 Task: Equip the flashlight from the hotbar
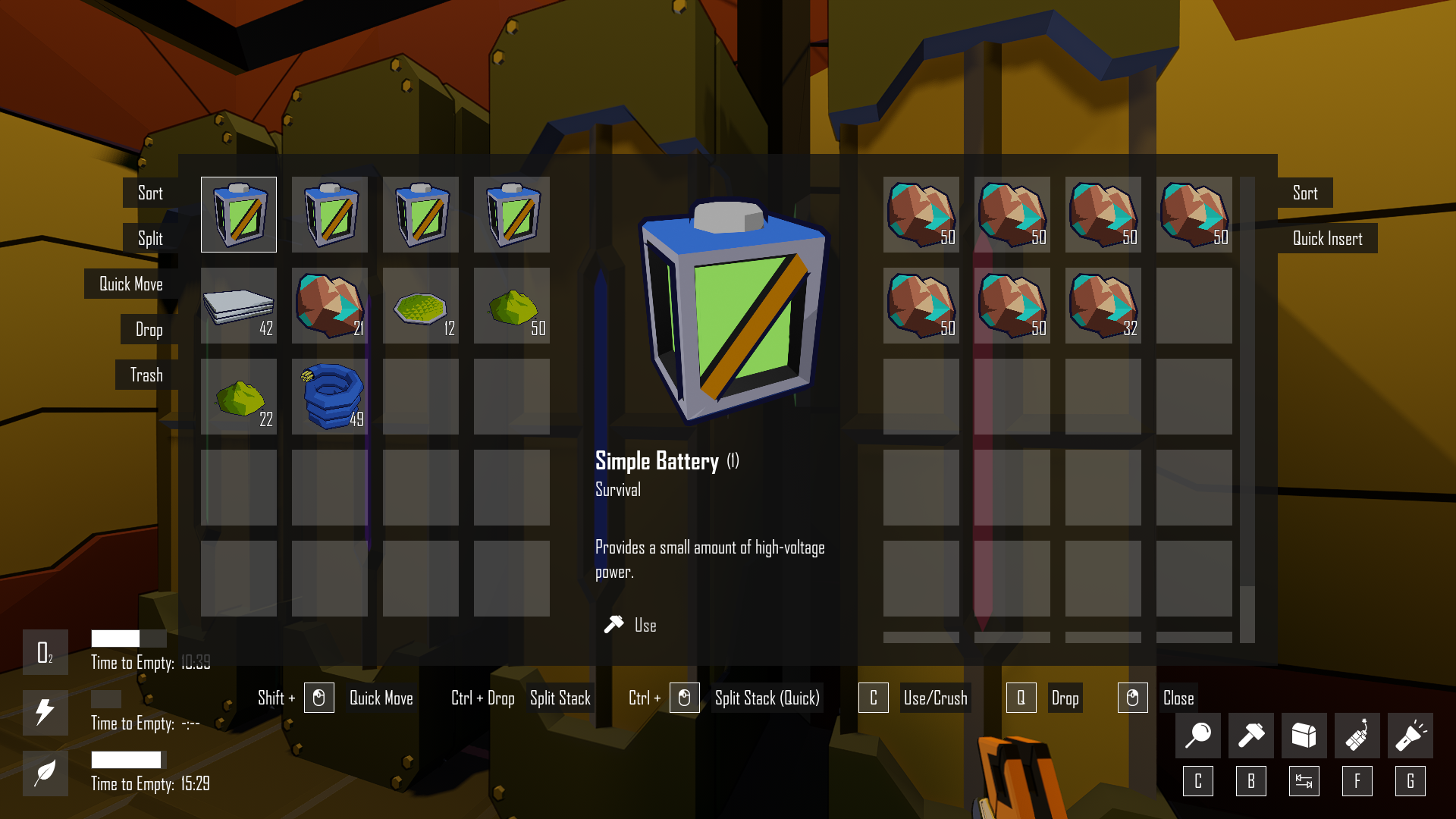pos(1410,735)
